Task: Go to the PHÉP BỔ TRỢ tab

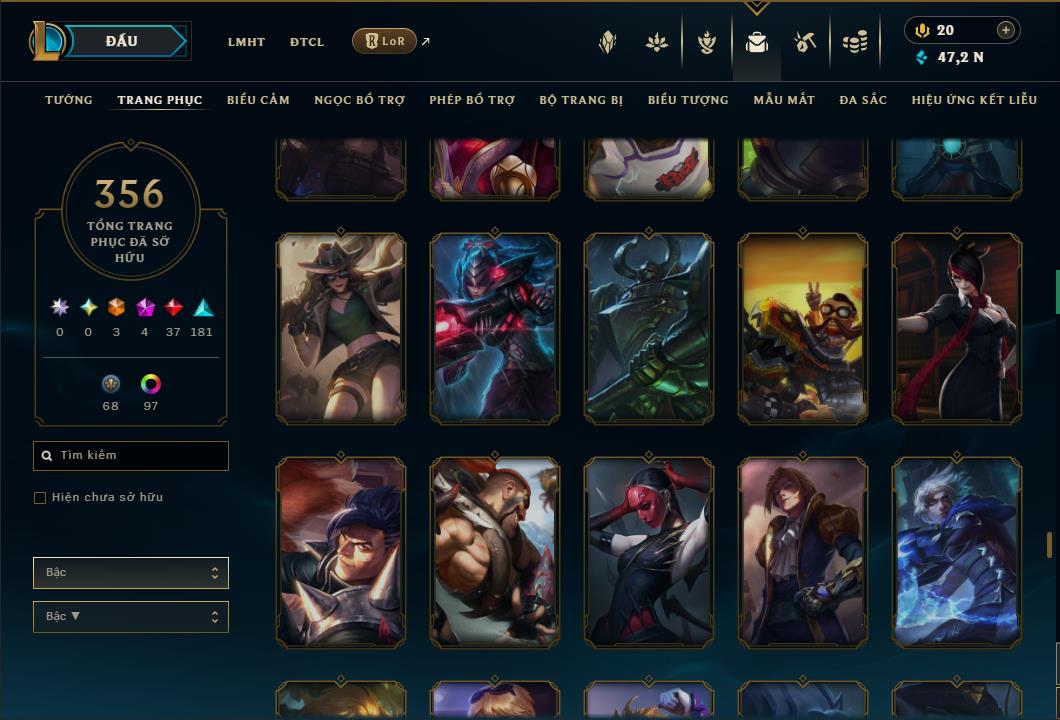Action: click(472, 100)
